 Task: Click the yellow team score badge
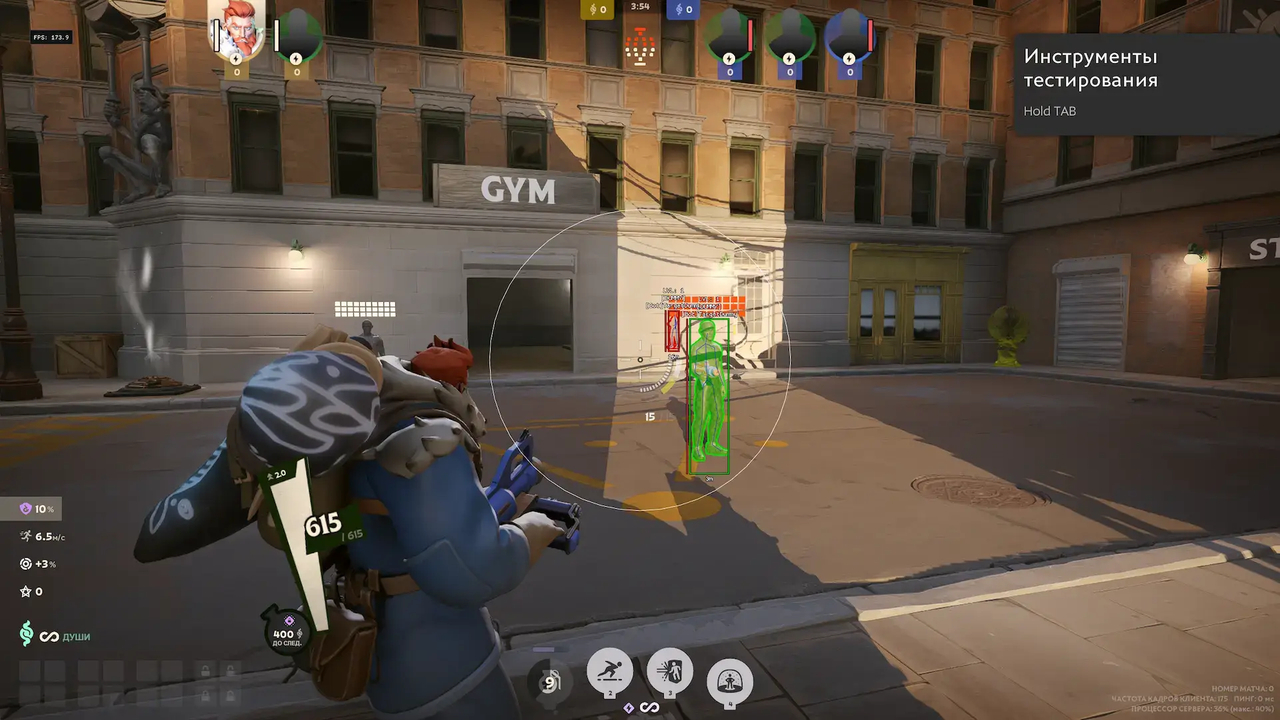click(x=597, y=9)
